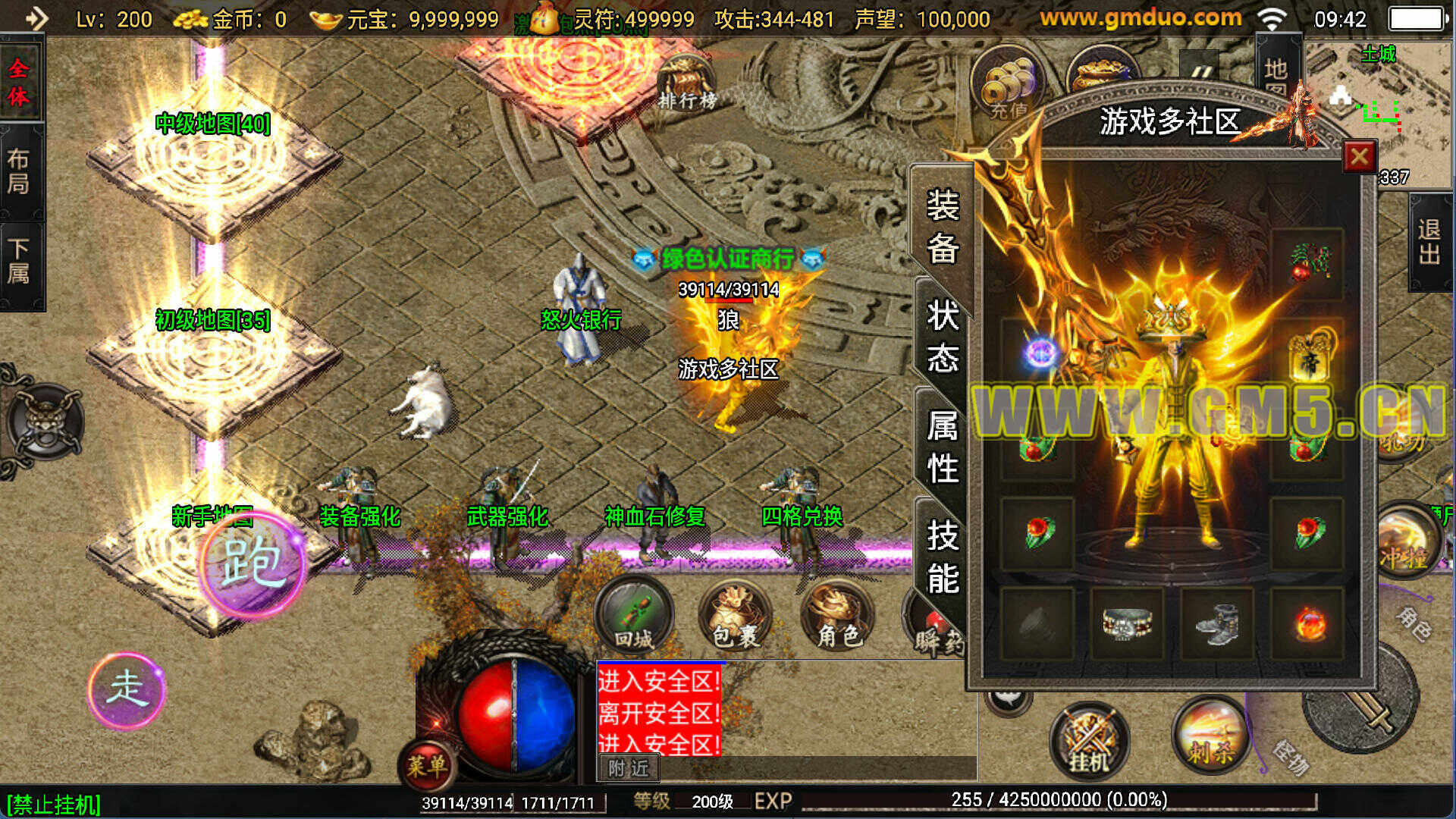Open the 状态 status tab
1456x819 pixels.
pyautogui.click(x=943, y=336)
